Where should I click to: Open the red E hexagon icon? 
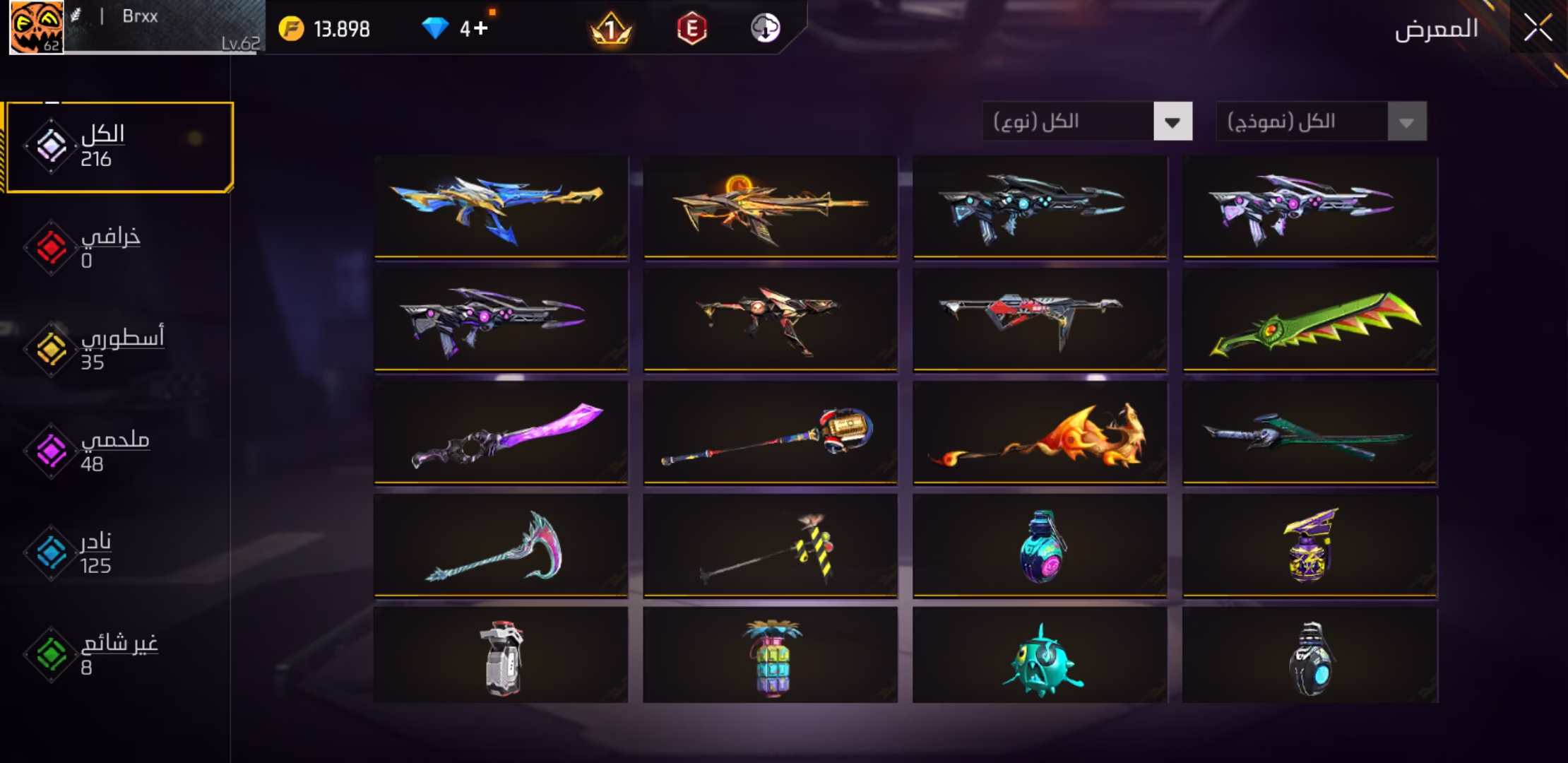pyautogui.click(x=691, y=29)
